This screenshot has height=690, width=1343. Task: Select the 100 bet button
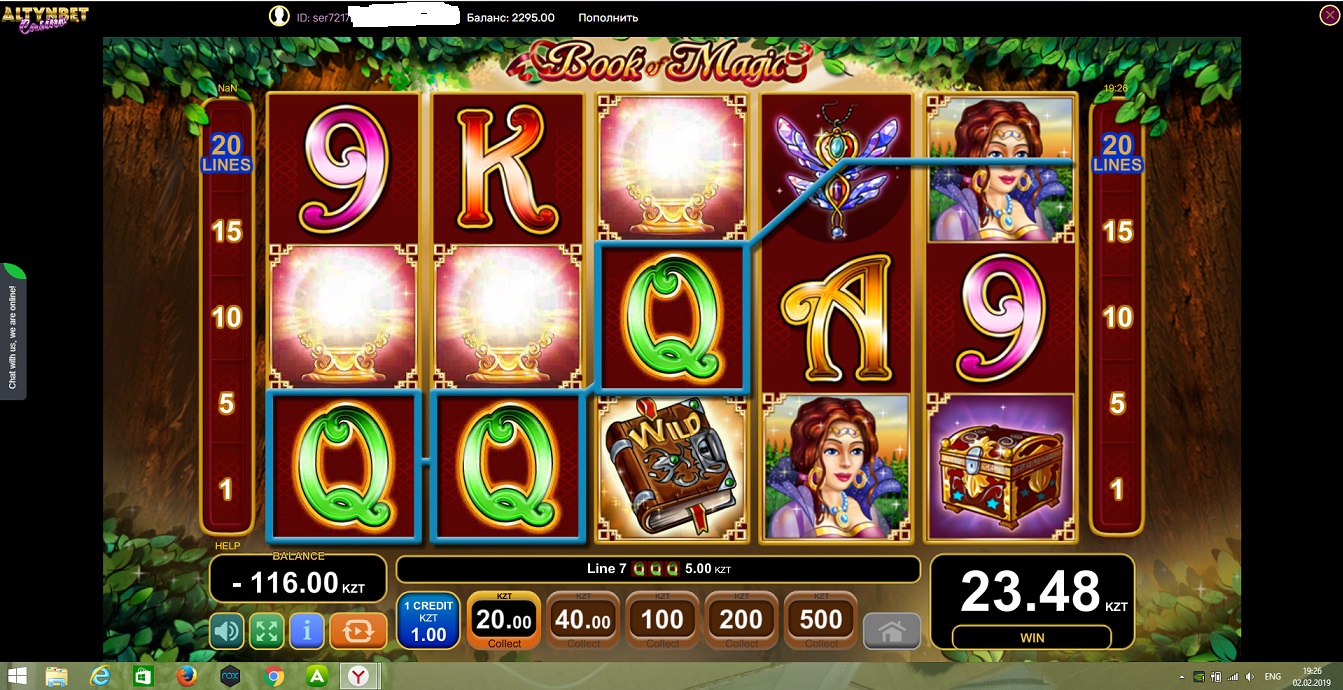(662, 621)
